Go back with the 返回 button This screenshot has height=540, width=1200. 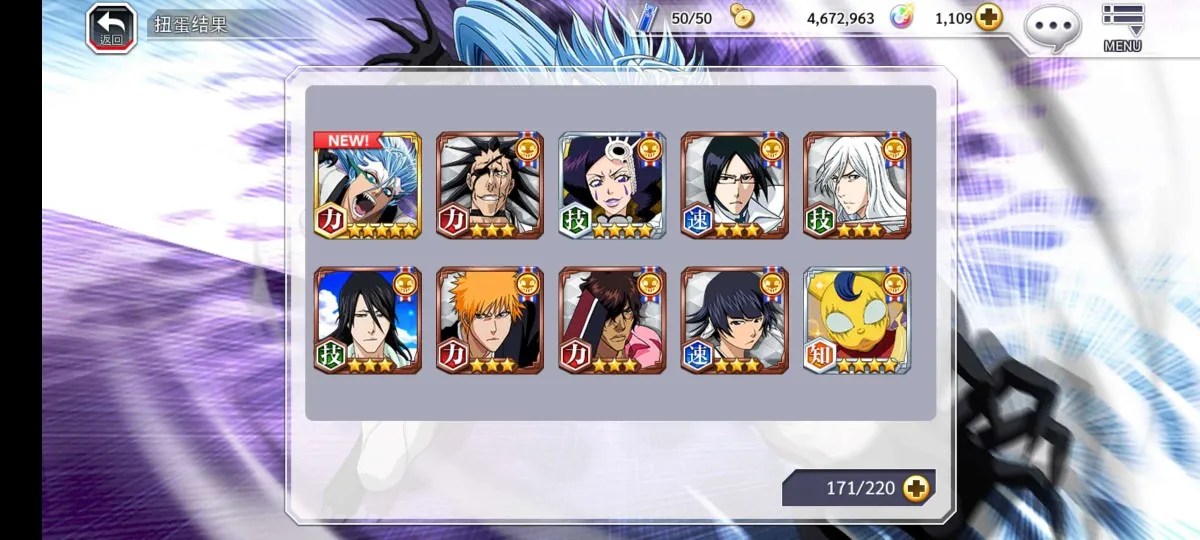(110, 28)
